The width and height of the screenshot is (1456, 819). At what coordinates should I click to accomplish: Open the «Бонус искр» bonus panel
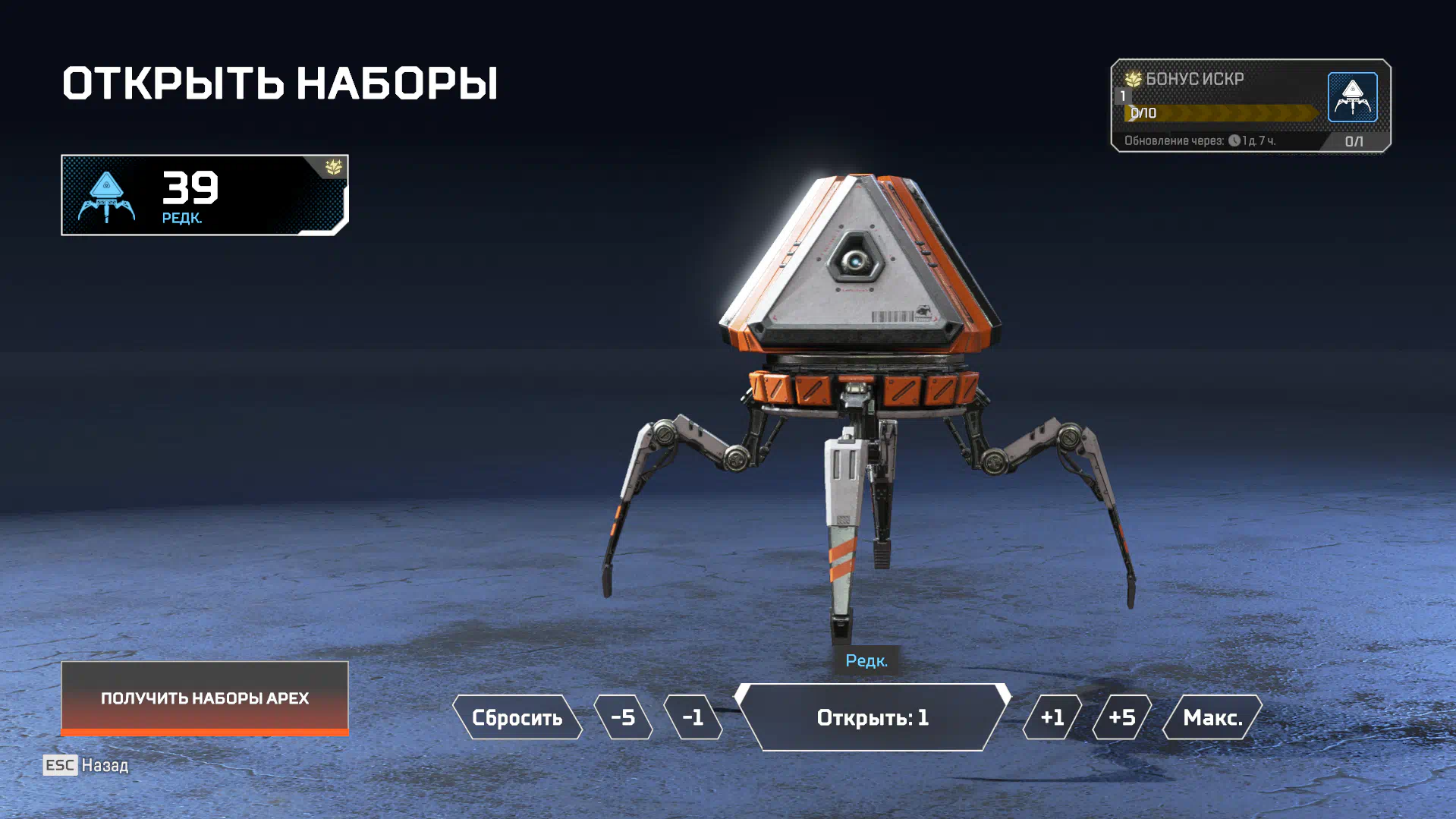[x=1250, y=106]
